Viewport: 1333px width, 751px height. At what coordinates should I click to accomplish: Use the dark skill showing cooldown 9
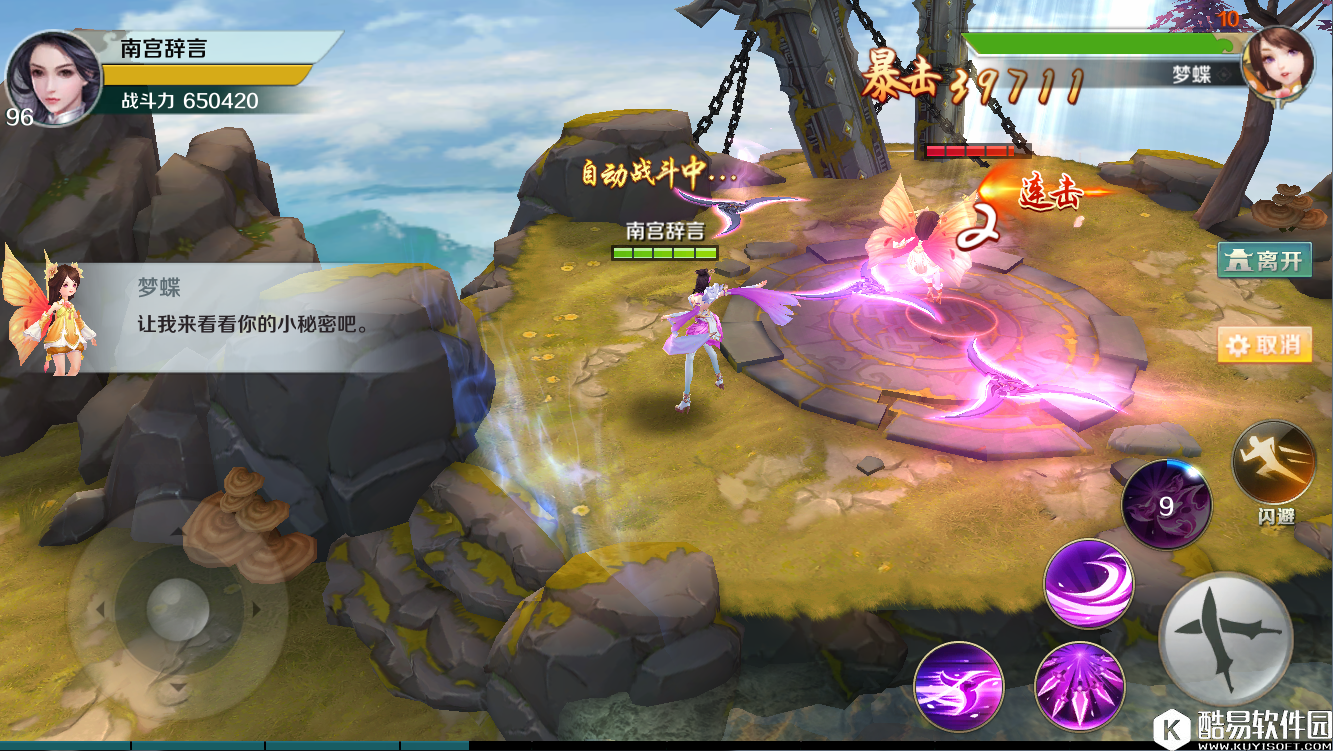coord(1166,506)
